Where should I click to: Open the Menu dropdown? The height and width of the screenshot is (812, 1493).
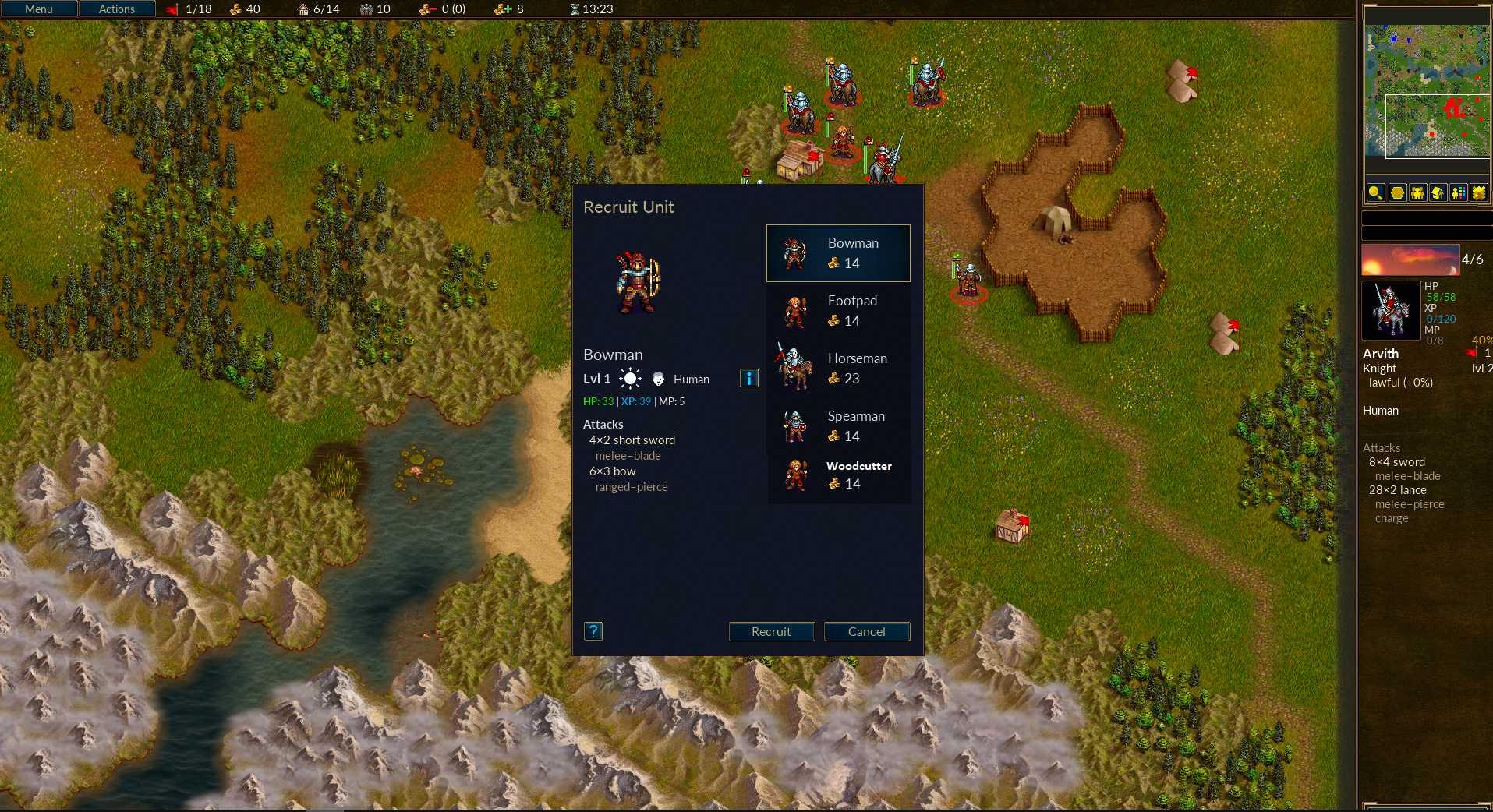[x=39, y=9]
